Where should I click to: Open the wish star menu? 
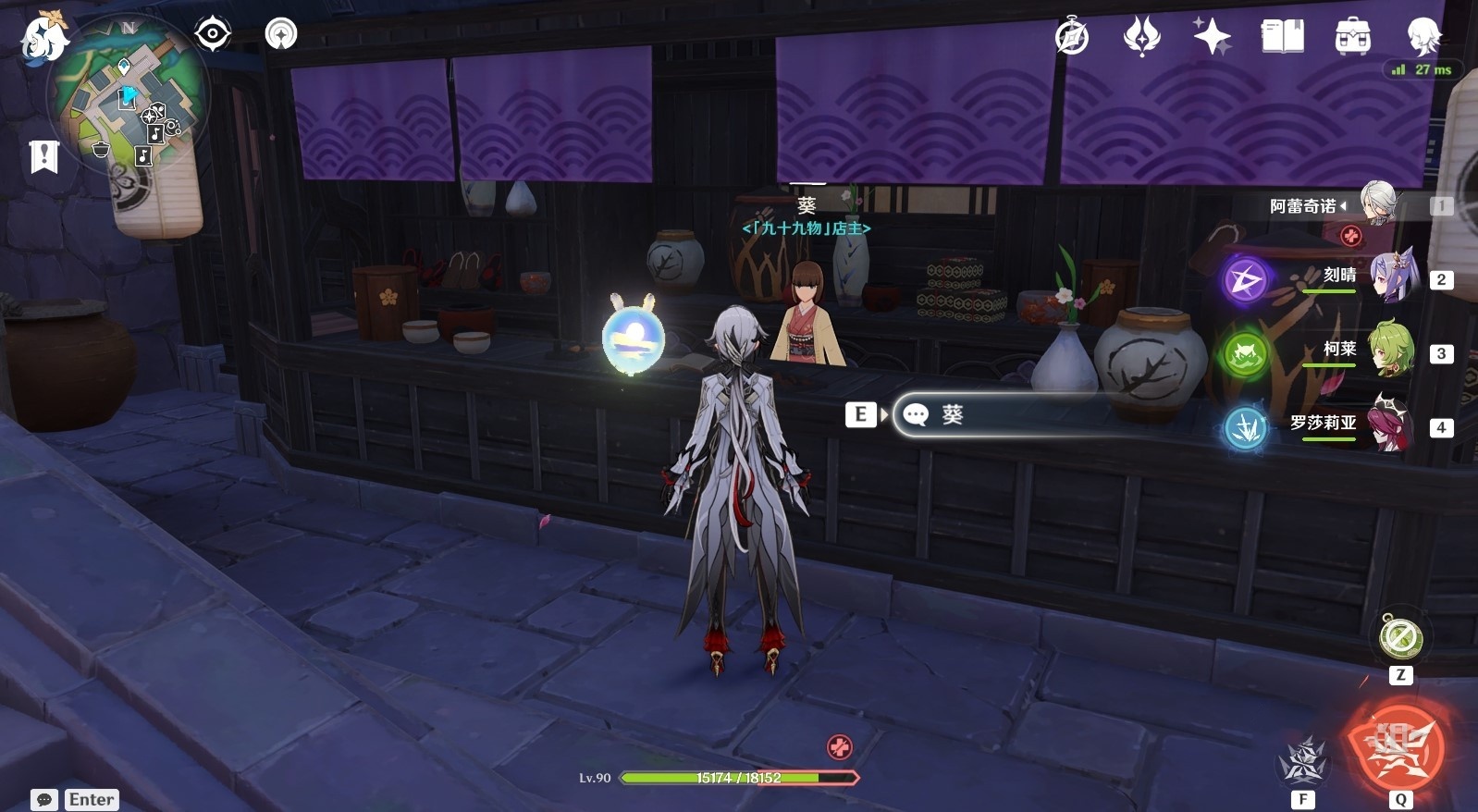pyautogui.click(x=1212, y=37)
